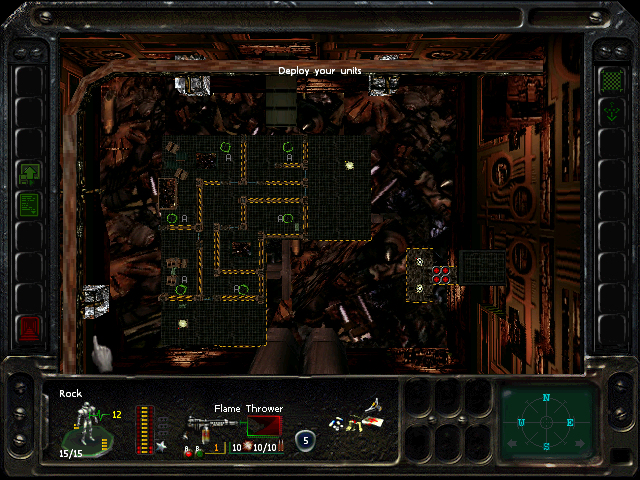Select the Rock soldier portrait
This screenshot has width=640, height=480.
pos(89,424)
